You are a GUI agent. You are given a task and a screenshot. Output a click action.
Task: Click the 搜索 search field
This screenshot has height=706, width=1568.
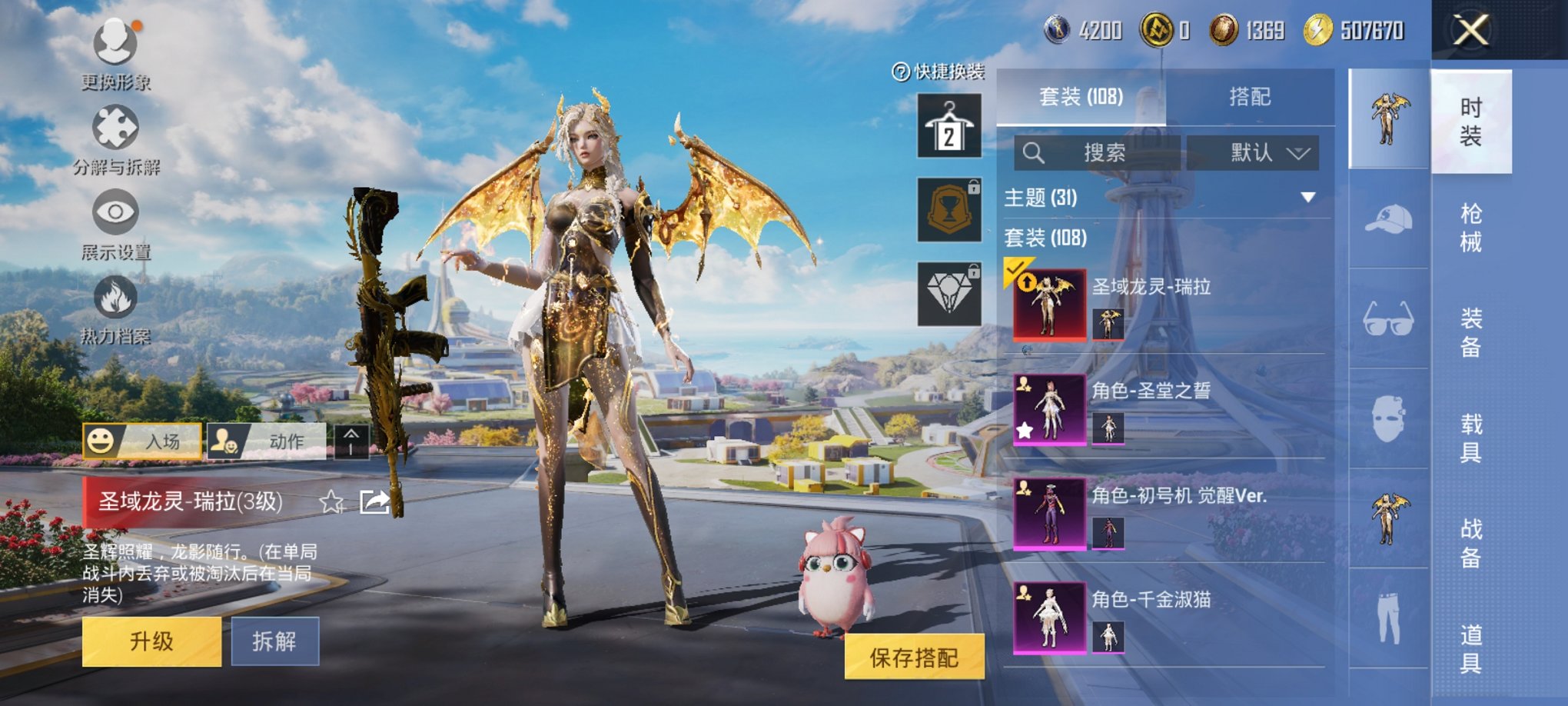pyautogui.click(x=1098, y=153)
